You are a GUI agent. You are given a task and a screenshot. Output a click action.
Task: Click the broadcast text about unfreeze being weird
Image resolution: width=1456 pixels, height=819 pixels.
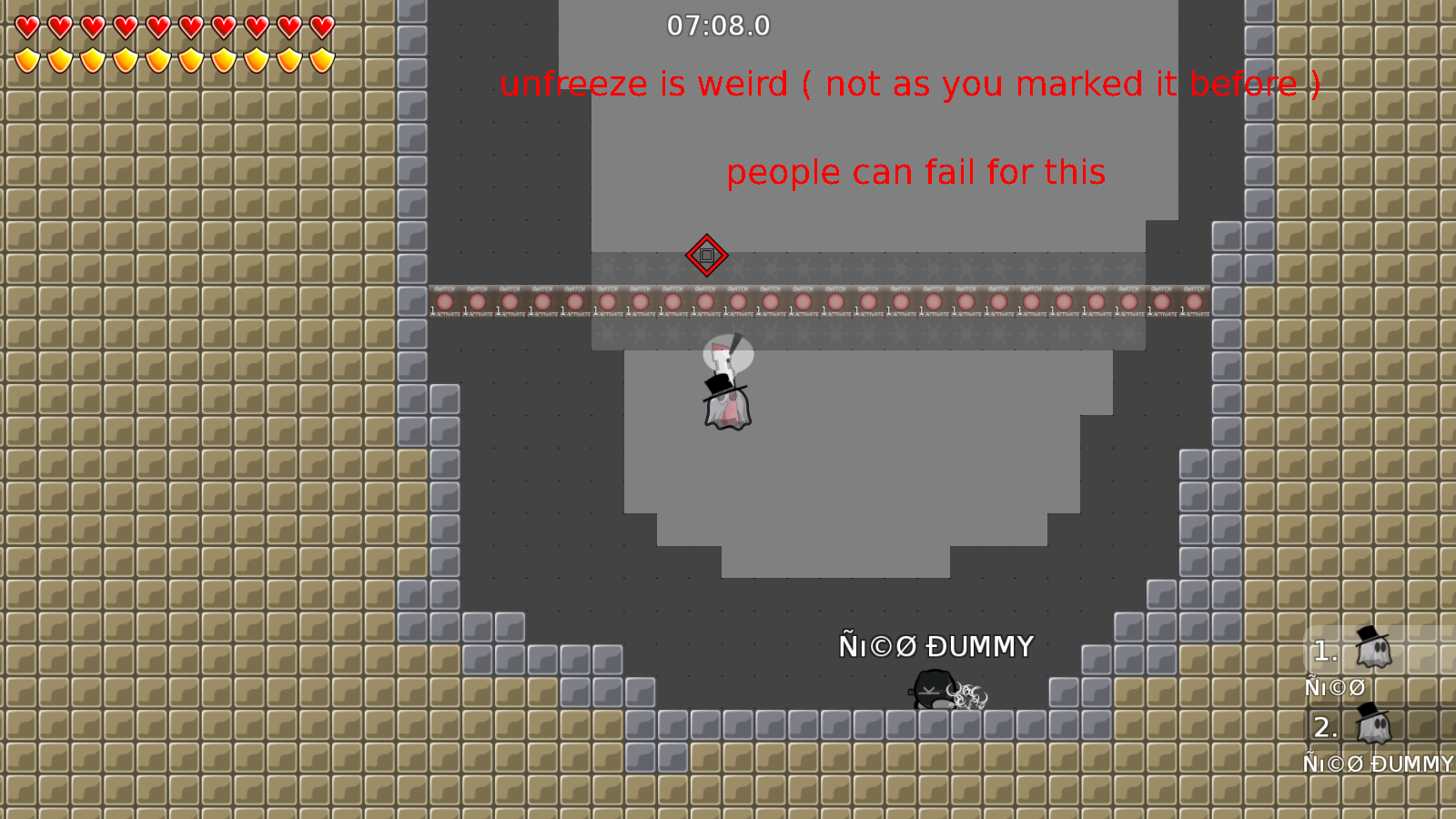(911, 85)
